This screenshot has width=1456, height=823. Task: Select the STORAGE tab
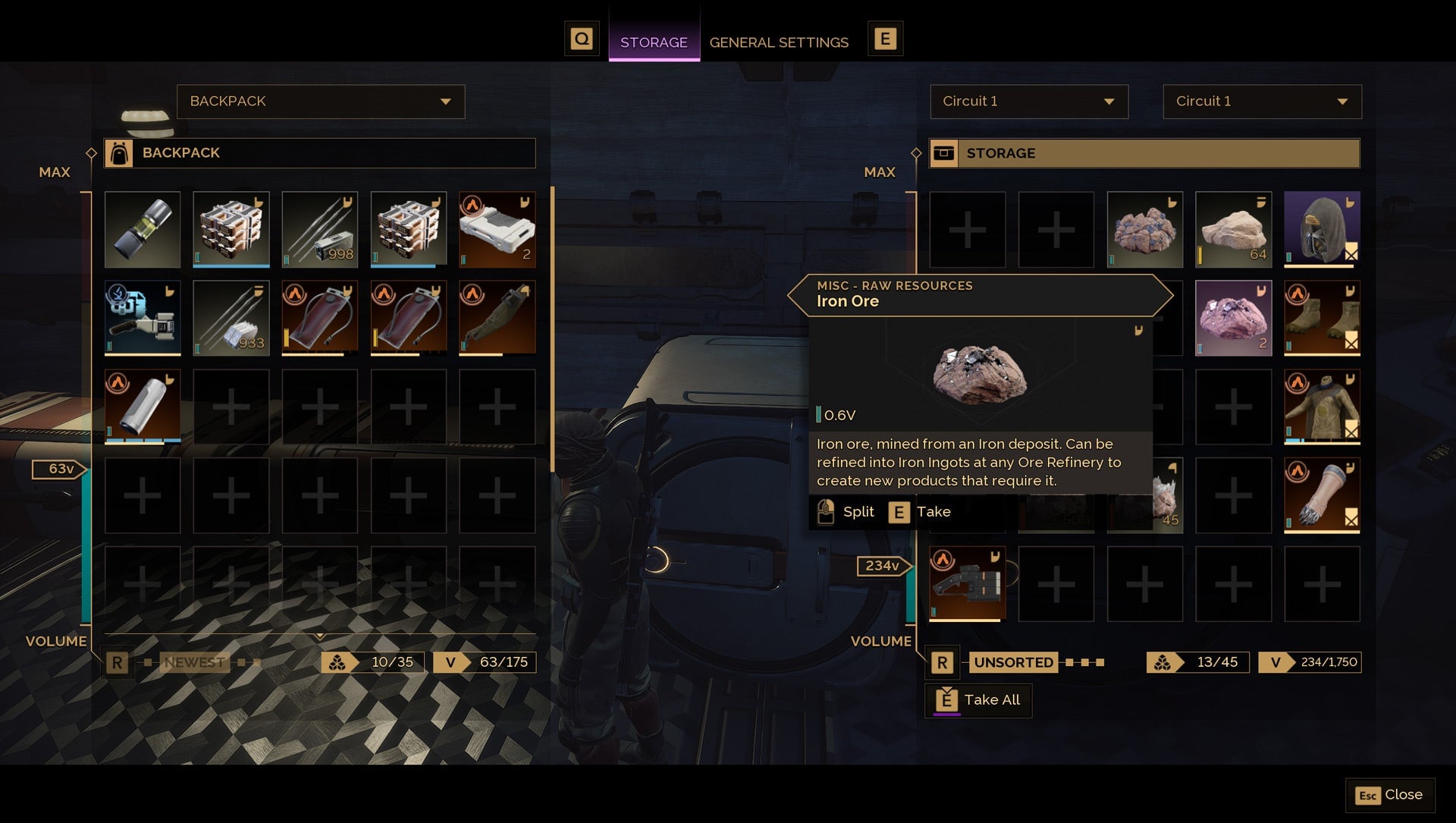pyautogui.click(x=654, y=42)
